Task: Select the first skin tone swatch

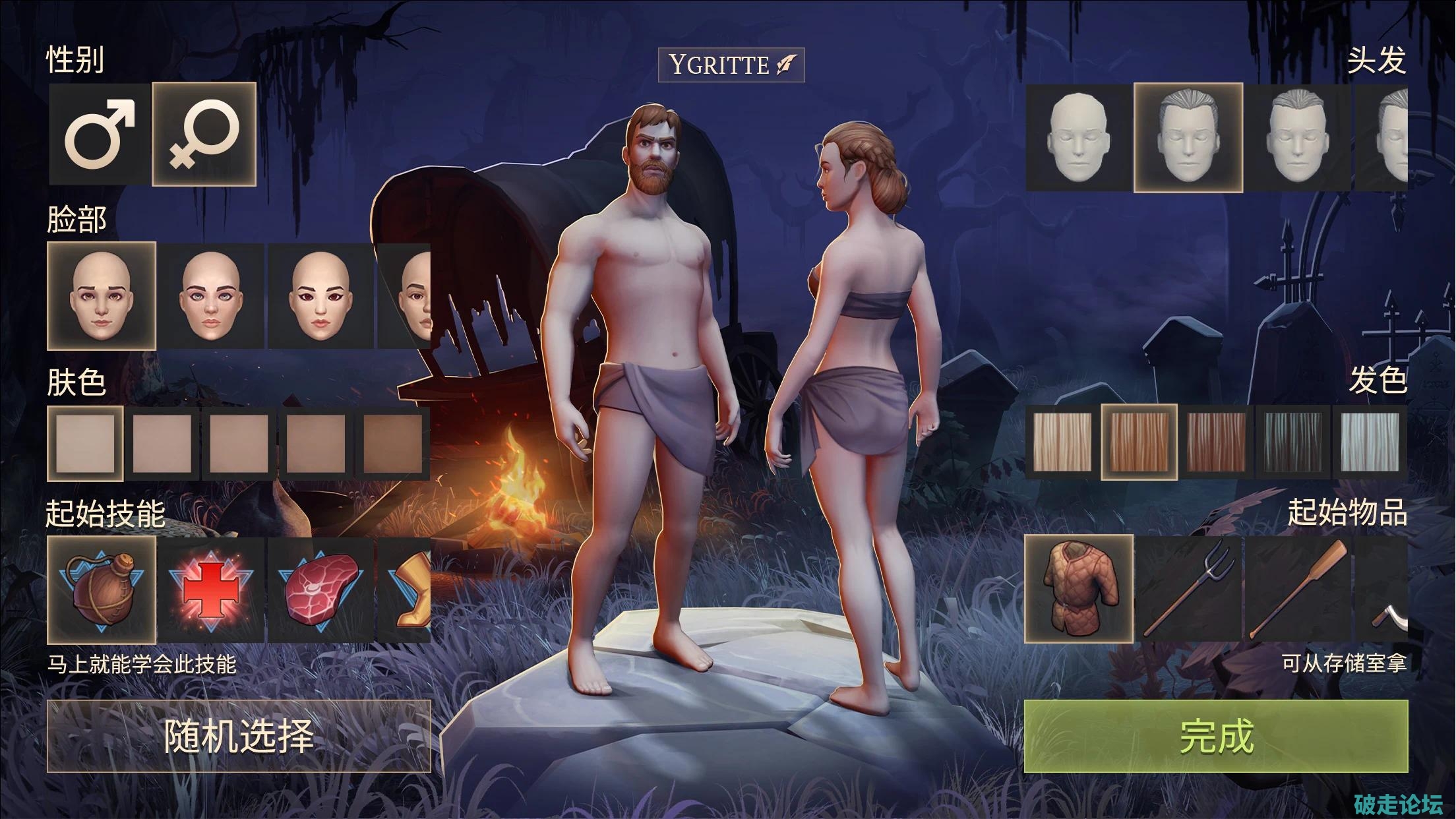Action: click(x=85, y=442)
